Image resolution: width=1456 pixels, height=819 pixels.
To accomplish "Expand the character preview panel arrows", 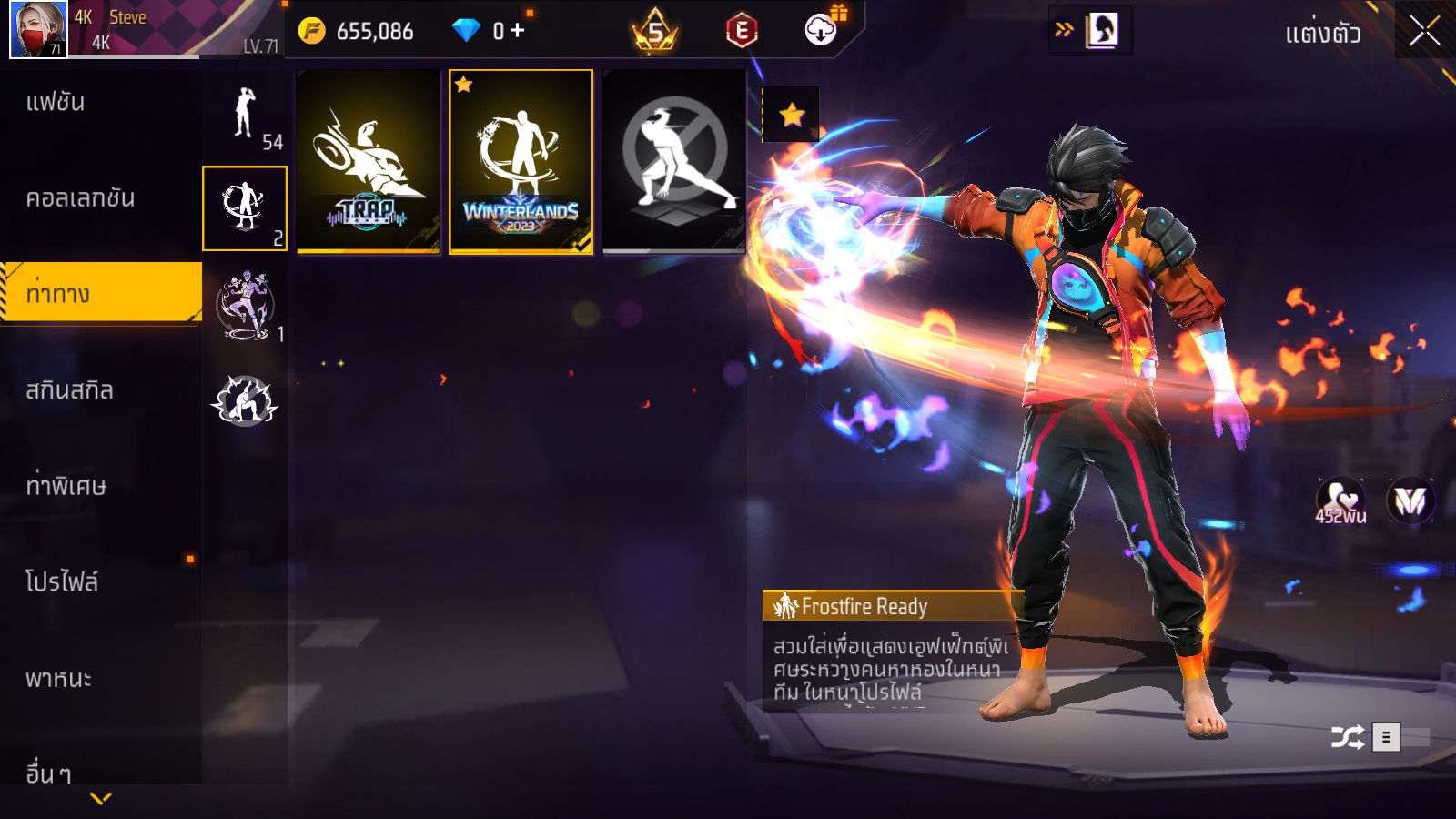I will 1064,30.
